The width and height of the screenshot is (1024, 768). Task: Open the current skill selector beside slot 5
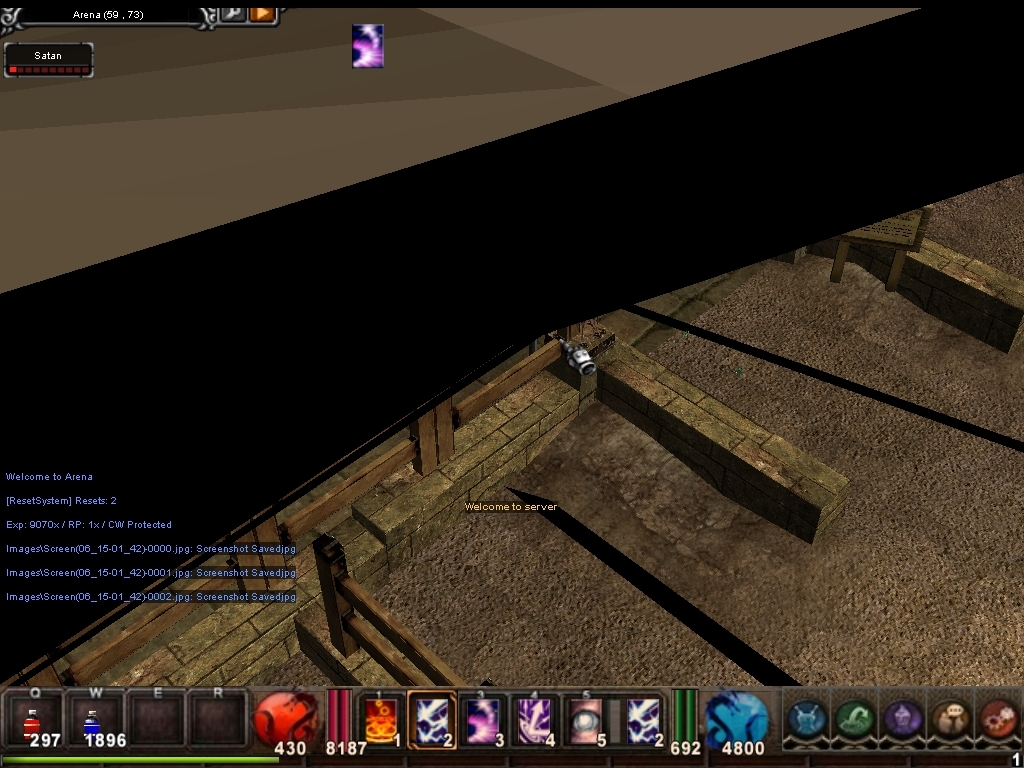[643, 720]
